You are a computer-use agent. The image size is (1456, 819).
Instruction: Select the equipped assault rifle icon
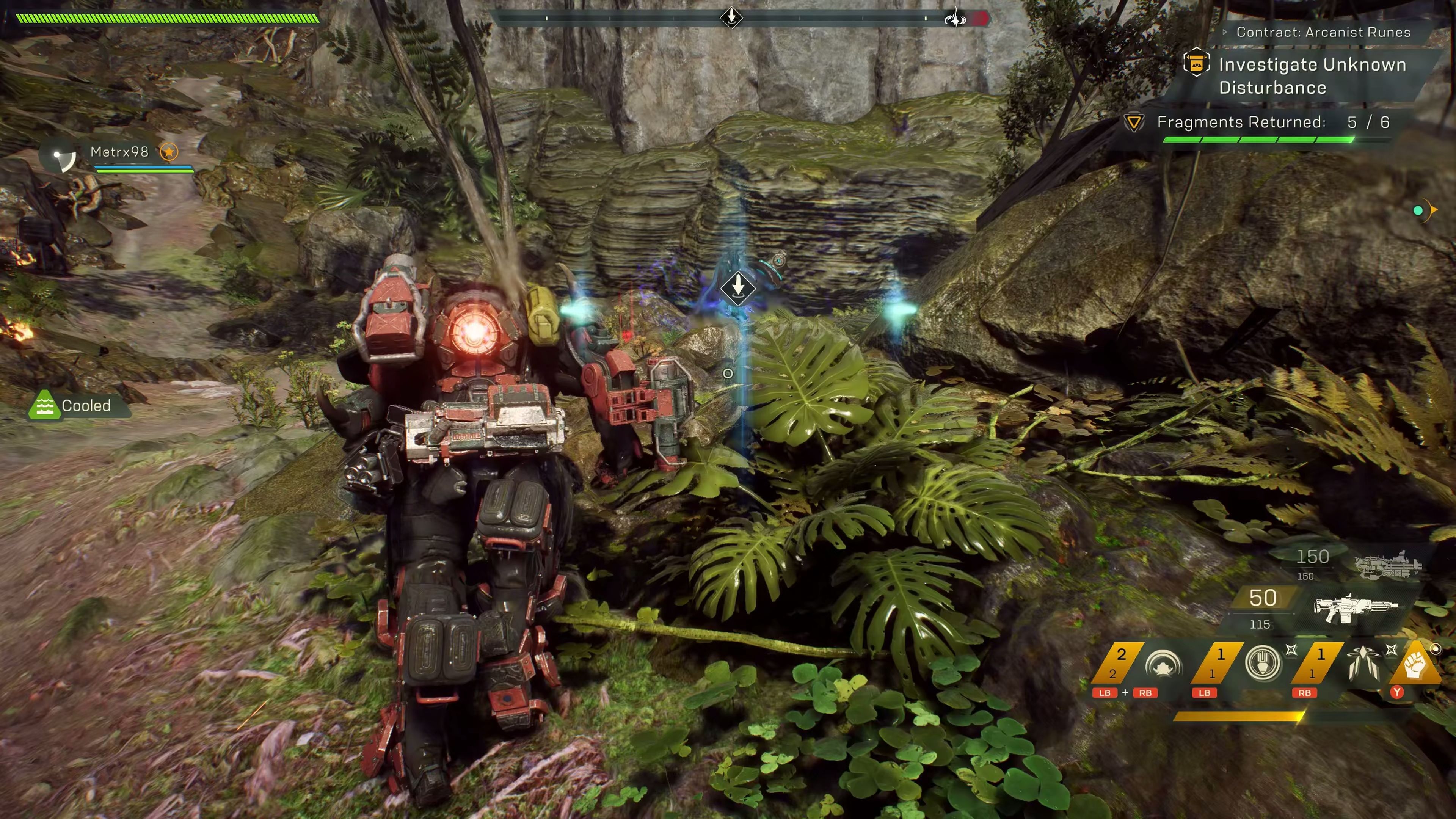(x=1355, y=607)
